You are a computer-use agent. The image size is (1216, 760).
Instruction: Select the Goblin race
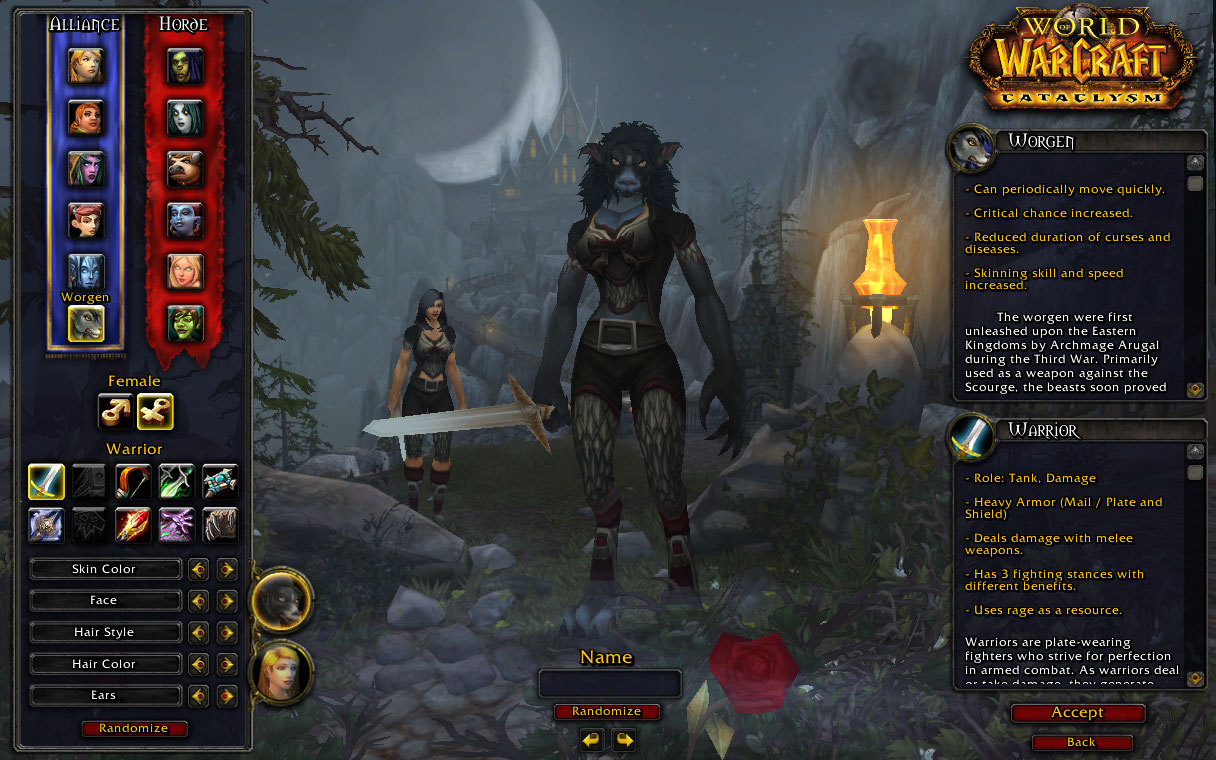[185, 322]
